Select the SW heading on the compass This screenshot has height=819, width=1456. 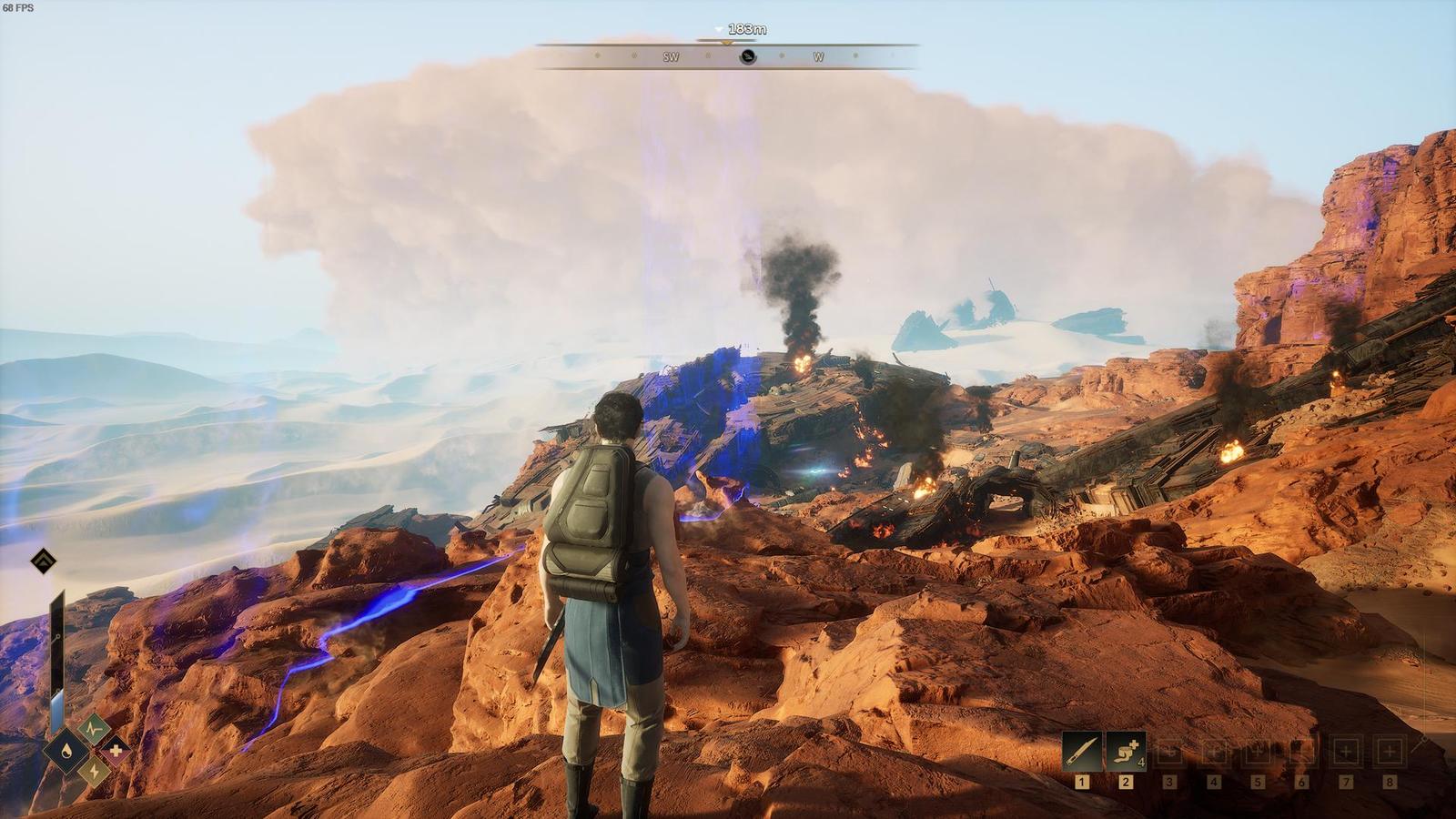tap(671, 56)
